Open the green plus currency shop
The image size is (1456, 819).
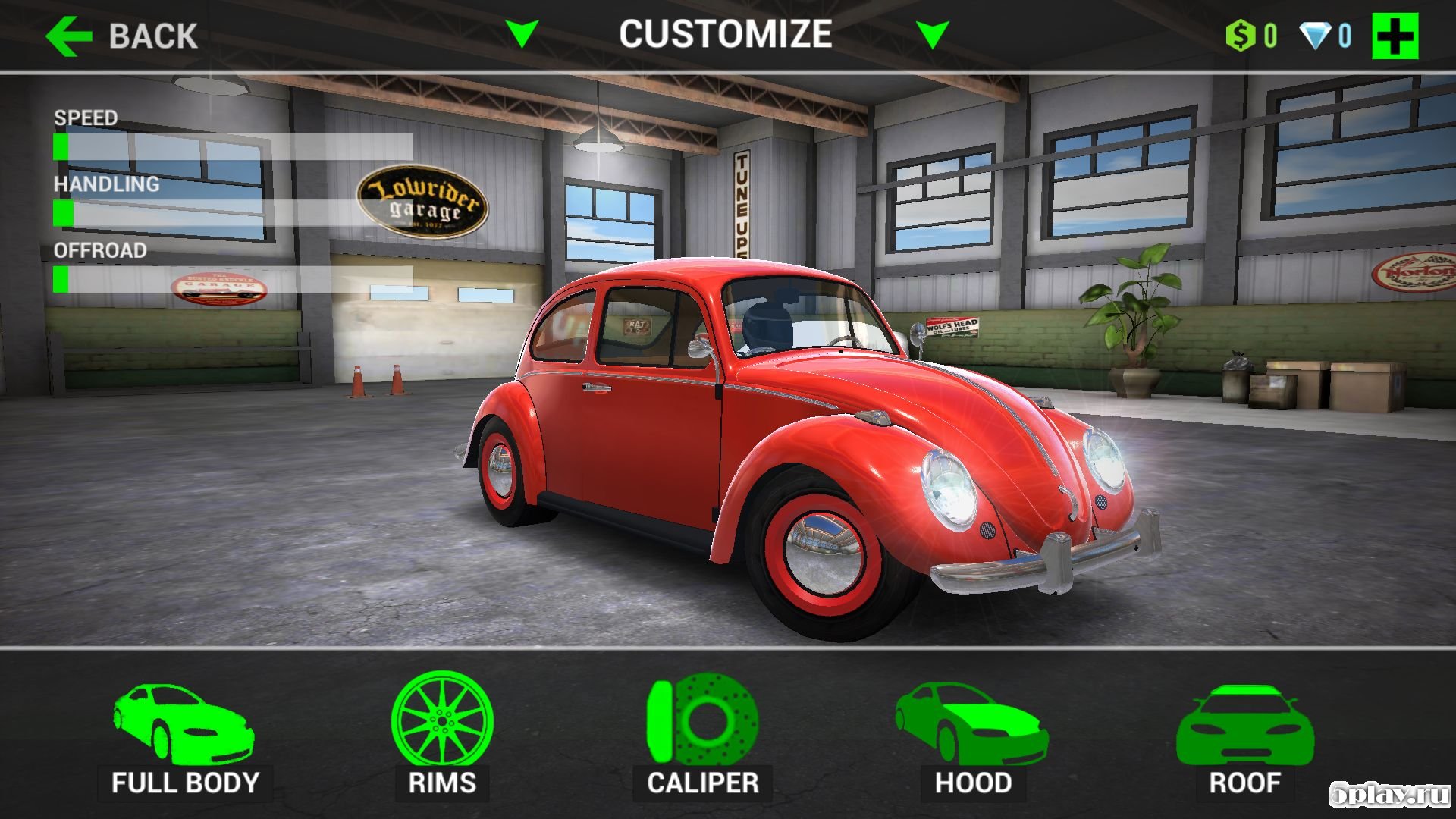[x=1395, y=36]
